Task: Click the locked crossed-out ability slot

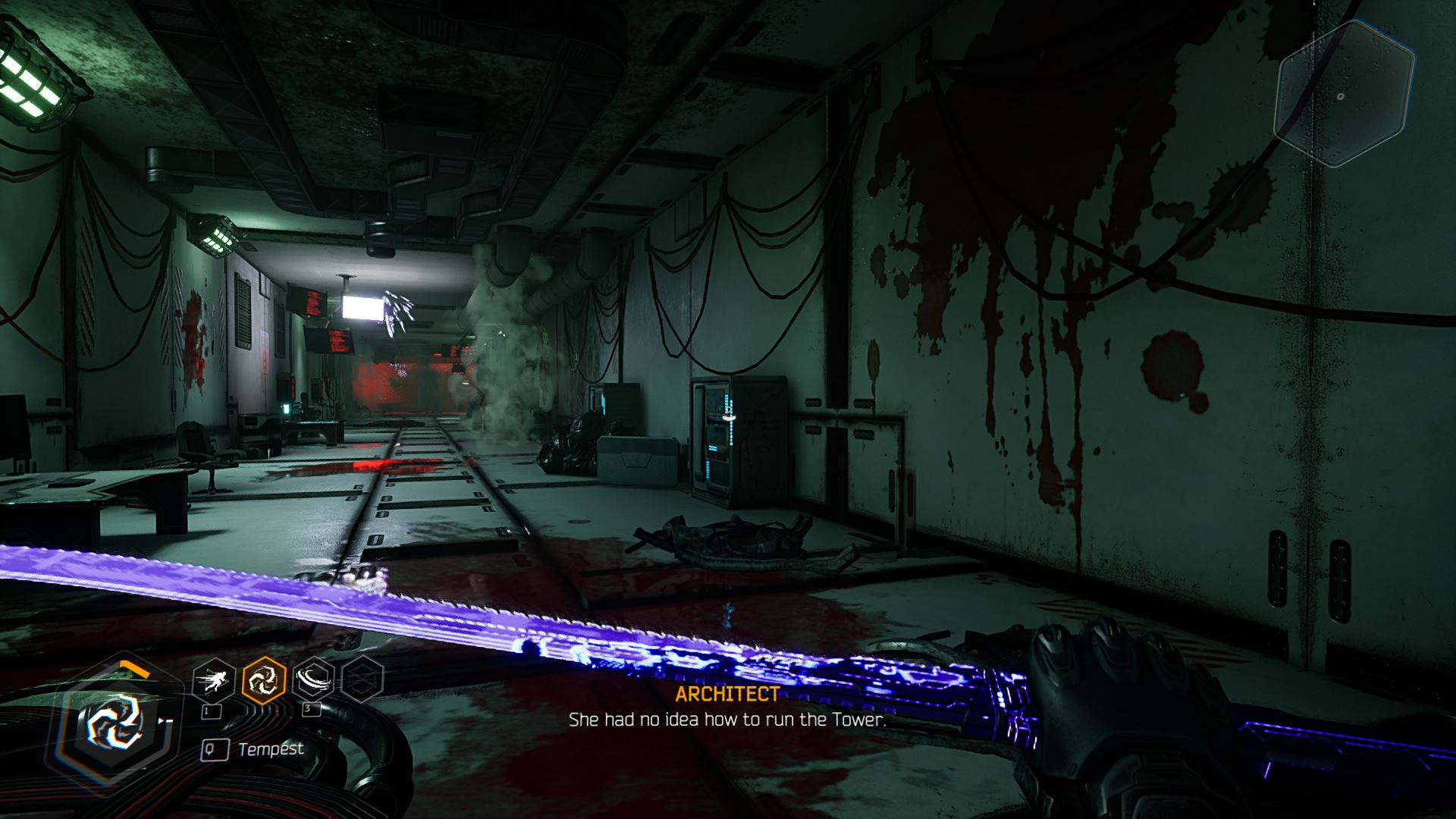Action: click(362, 679)
